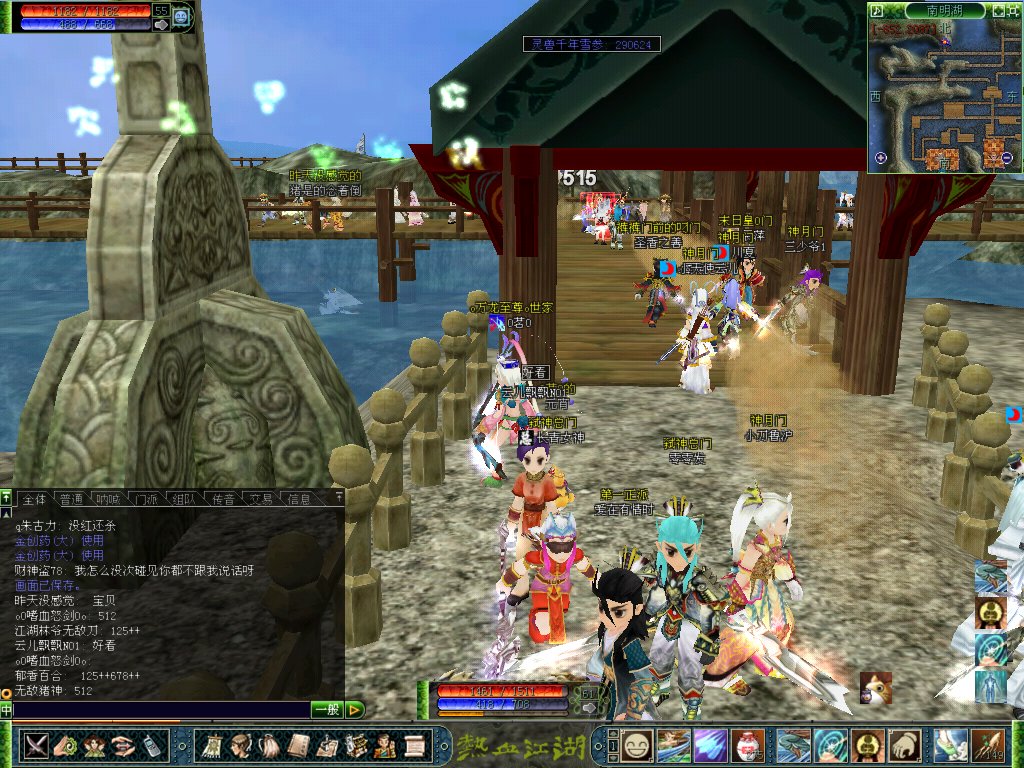Screen dimensions: 1024x768
Task: Click the crossed swords attack icon
Action: pos(37,745)
